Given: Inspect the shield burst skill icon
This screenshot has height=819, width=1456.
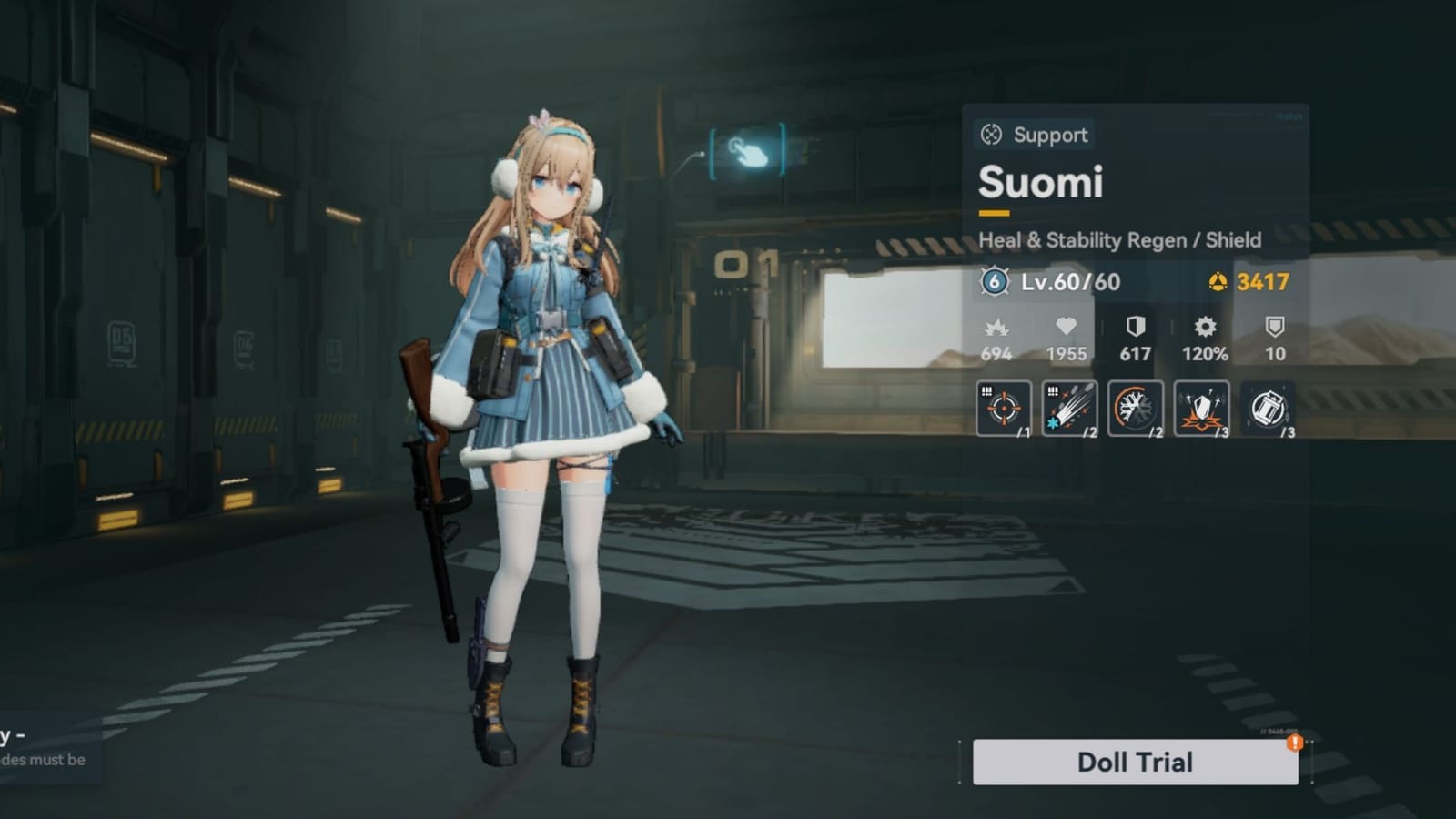Looking at the screenshot, I should tap(1201, 409).
